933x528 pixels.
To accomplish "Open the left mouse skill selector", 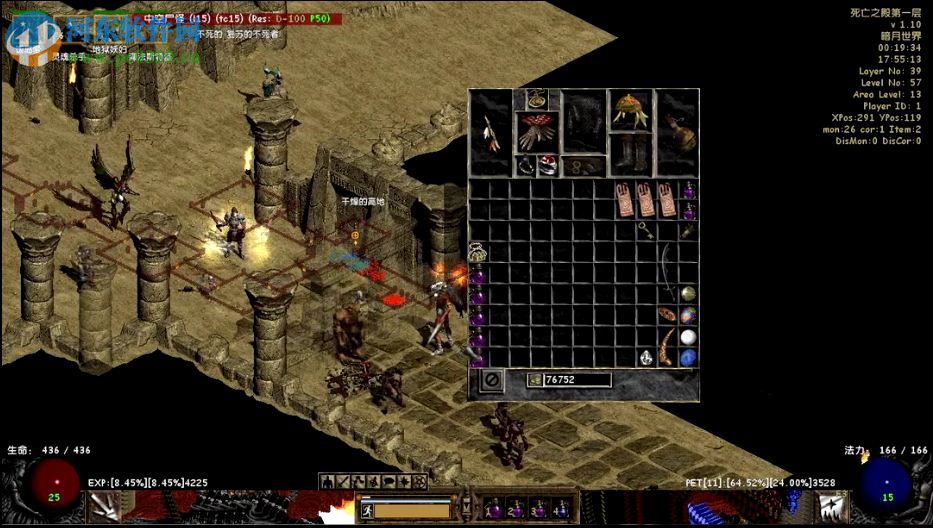I will (x=104, y=508).
